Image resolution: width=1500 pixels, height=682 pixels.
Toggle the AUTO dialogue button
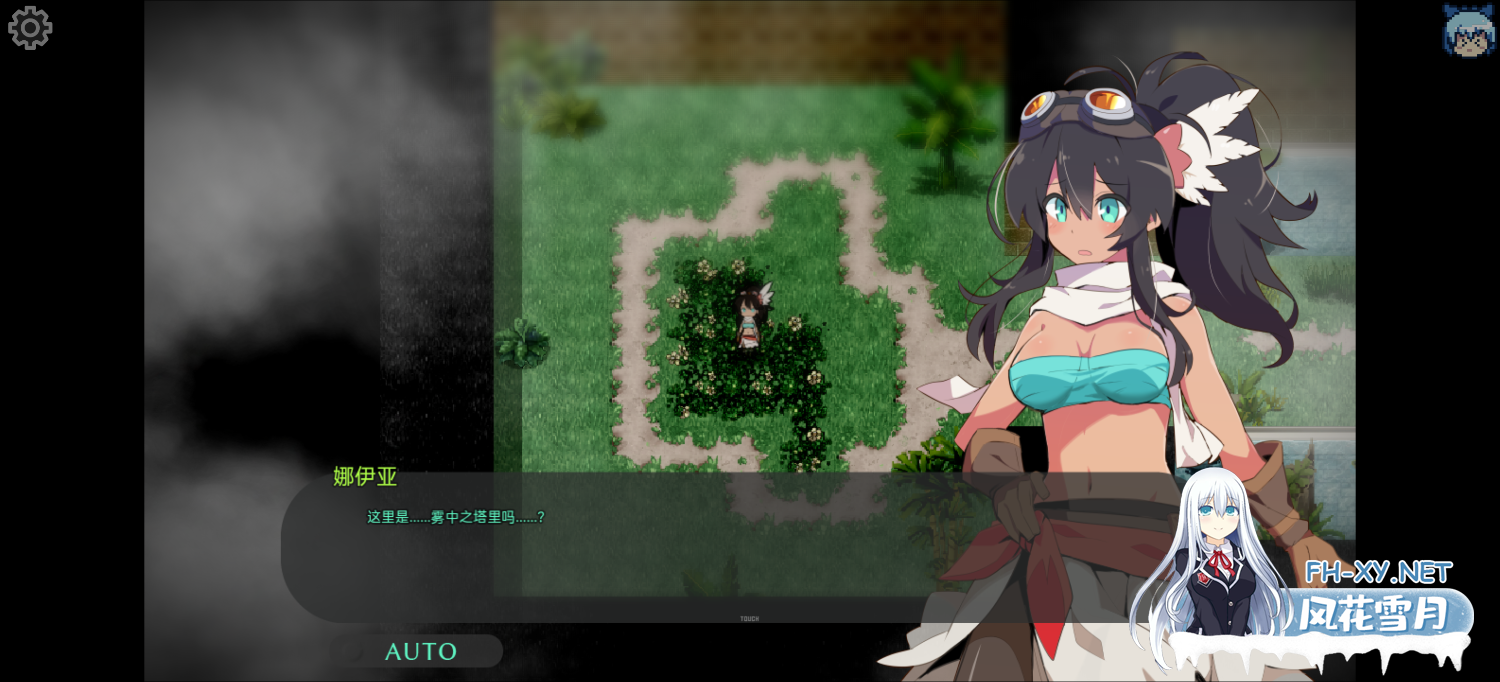click(x=417, y=651)
